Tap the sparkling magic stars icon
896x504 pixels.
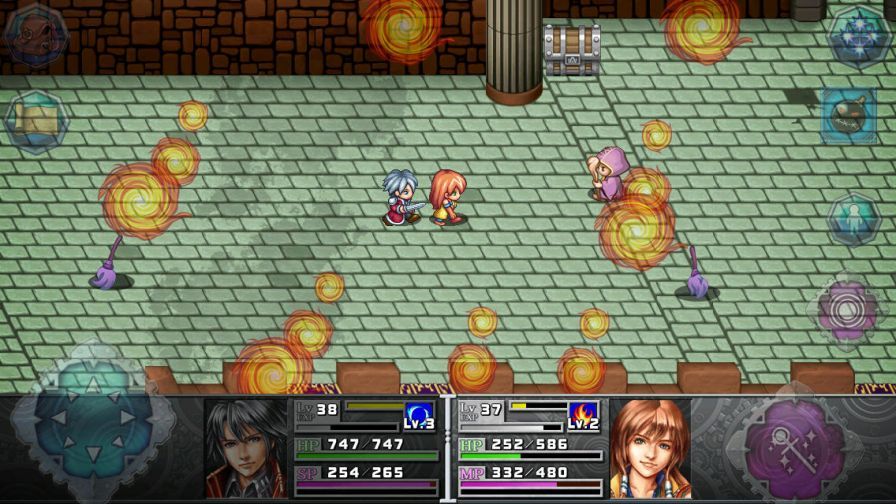click(858, 34)
